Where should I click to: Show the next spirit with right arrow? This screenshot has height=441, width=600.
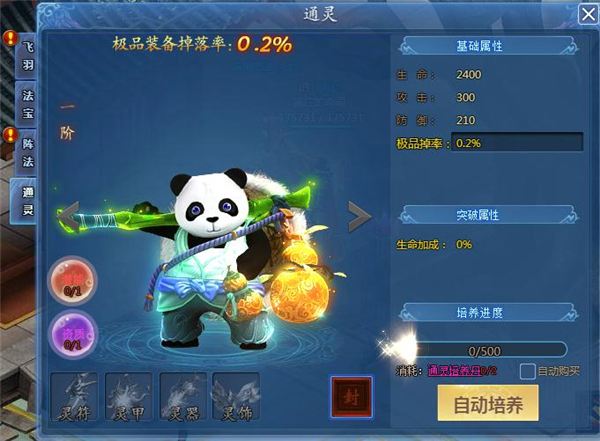[359, 214]
